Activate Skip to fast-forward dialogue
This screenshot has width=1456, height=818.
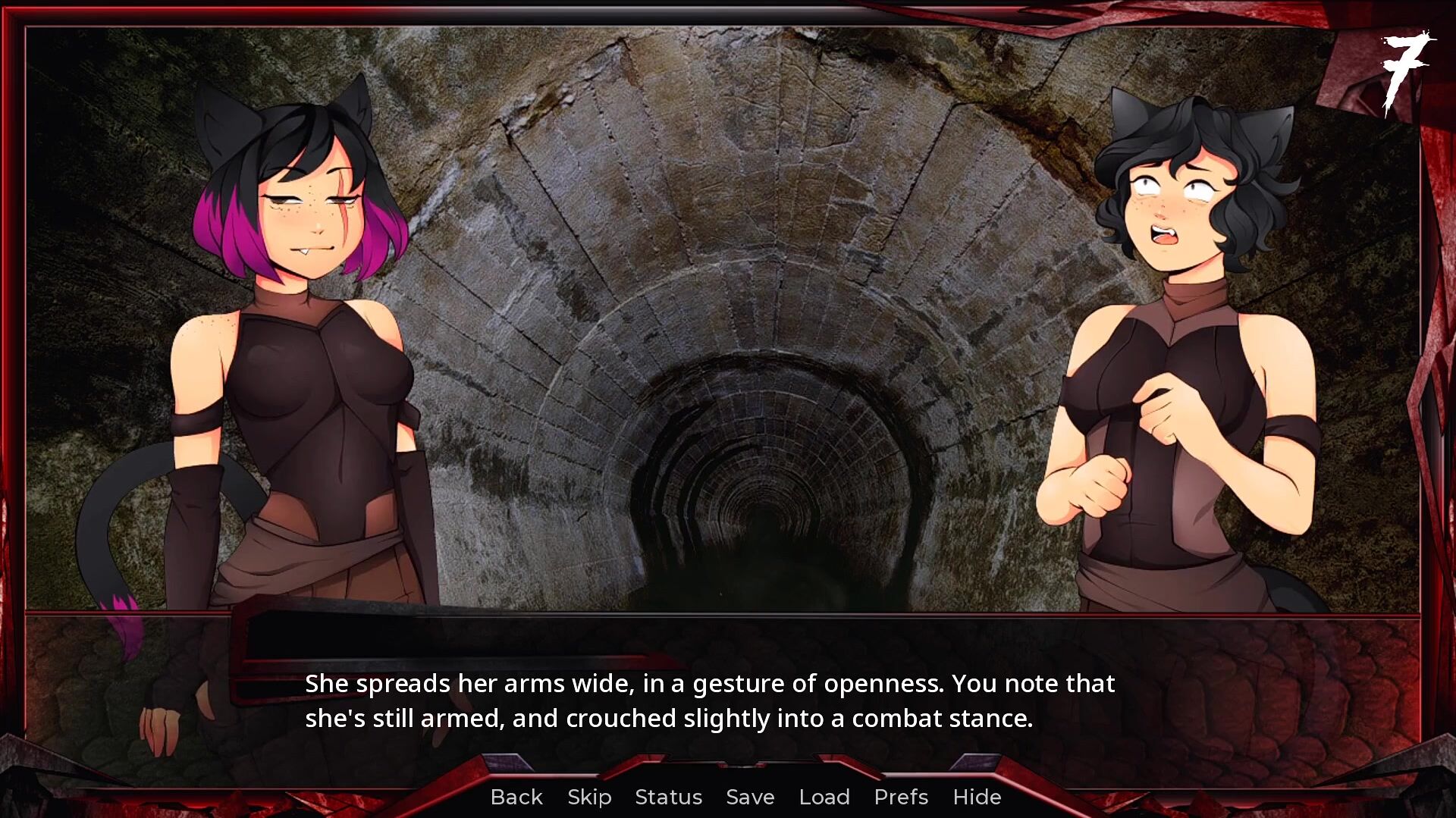[x=589, y=797]
